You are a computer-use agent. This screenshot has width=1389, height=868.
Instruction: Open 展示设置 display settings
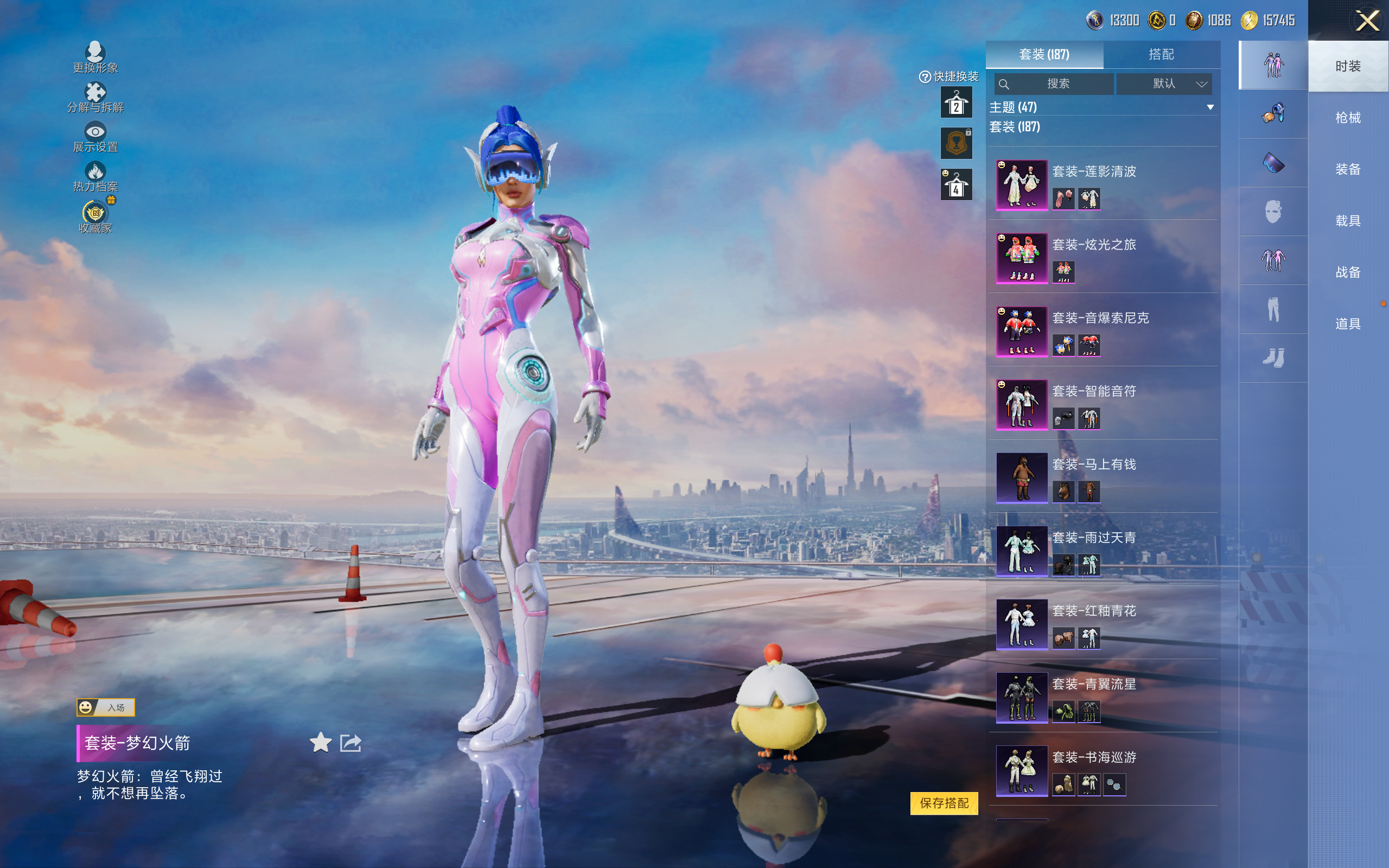pos(95,137)
